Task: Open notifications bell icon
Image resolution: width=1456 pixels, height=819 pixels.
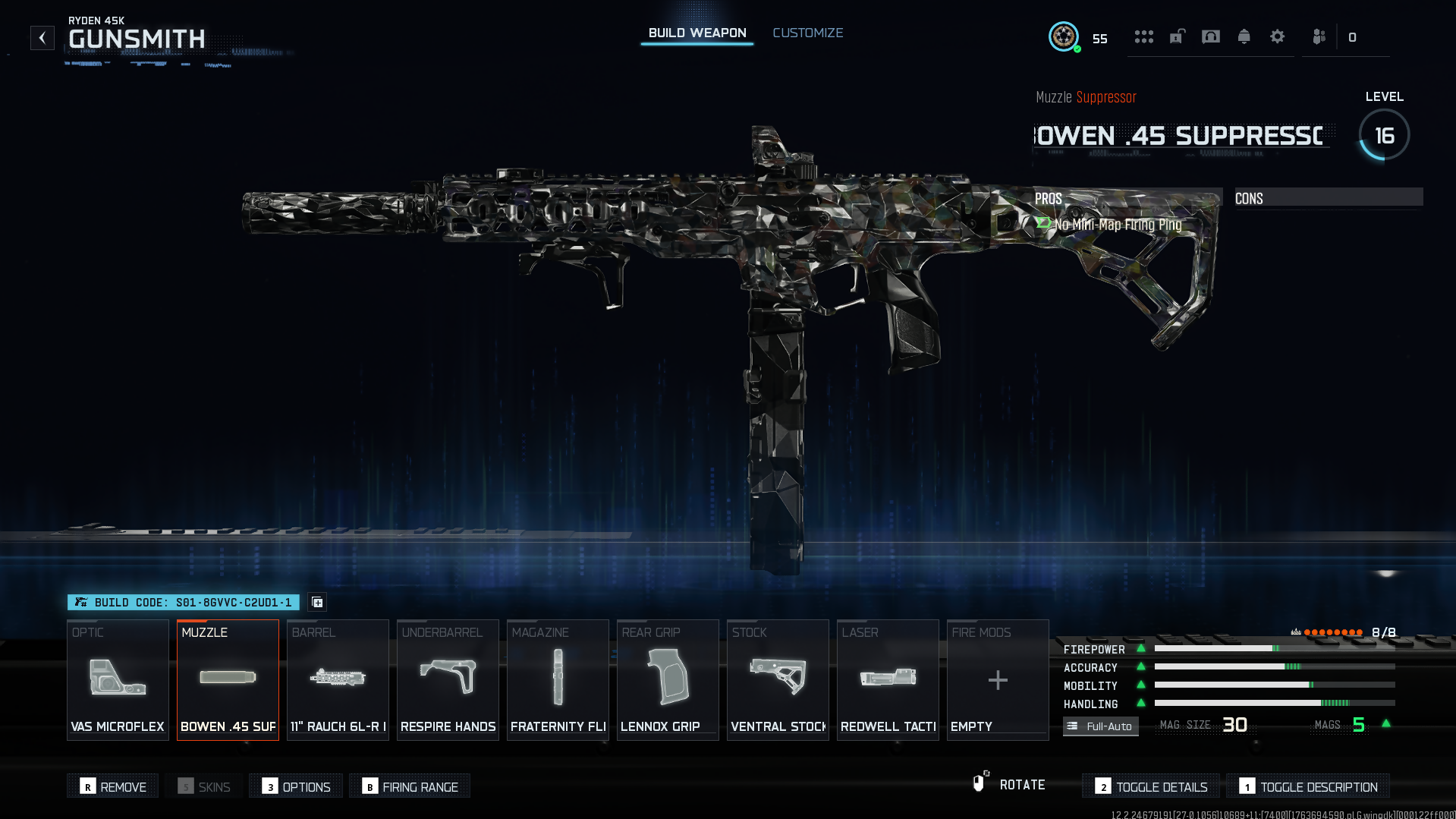Action: click(x=1244, y=36)
